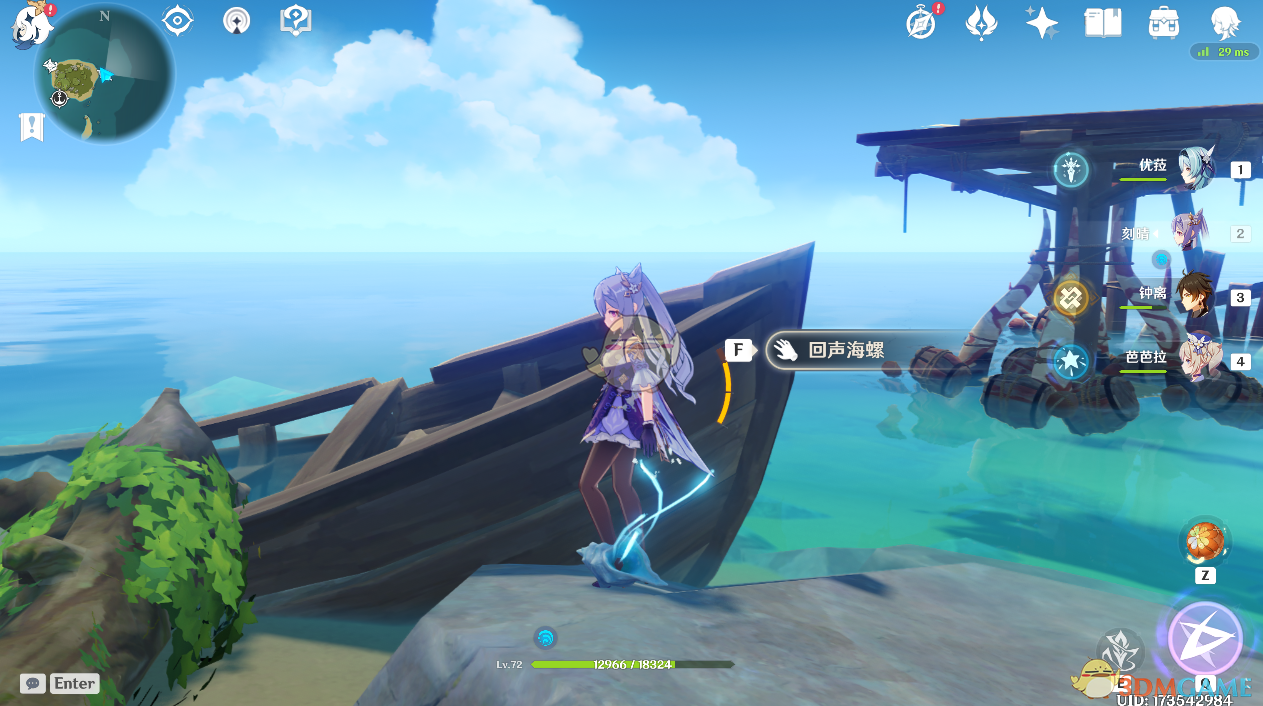Image resolution: width=1263 pixels, height=706 pixels.
Task: Open the Events compass icon
Action: (922, 22)
